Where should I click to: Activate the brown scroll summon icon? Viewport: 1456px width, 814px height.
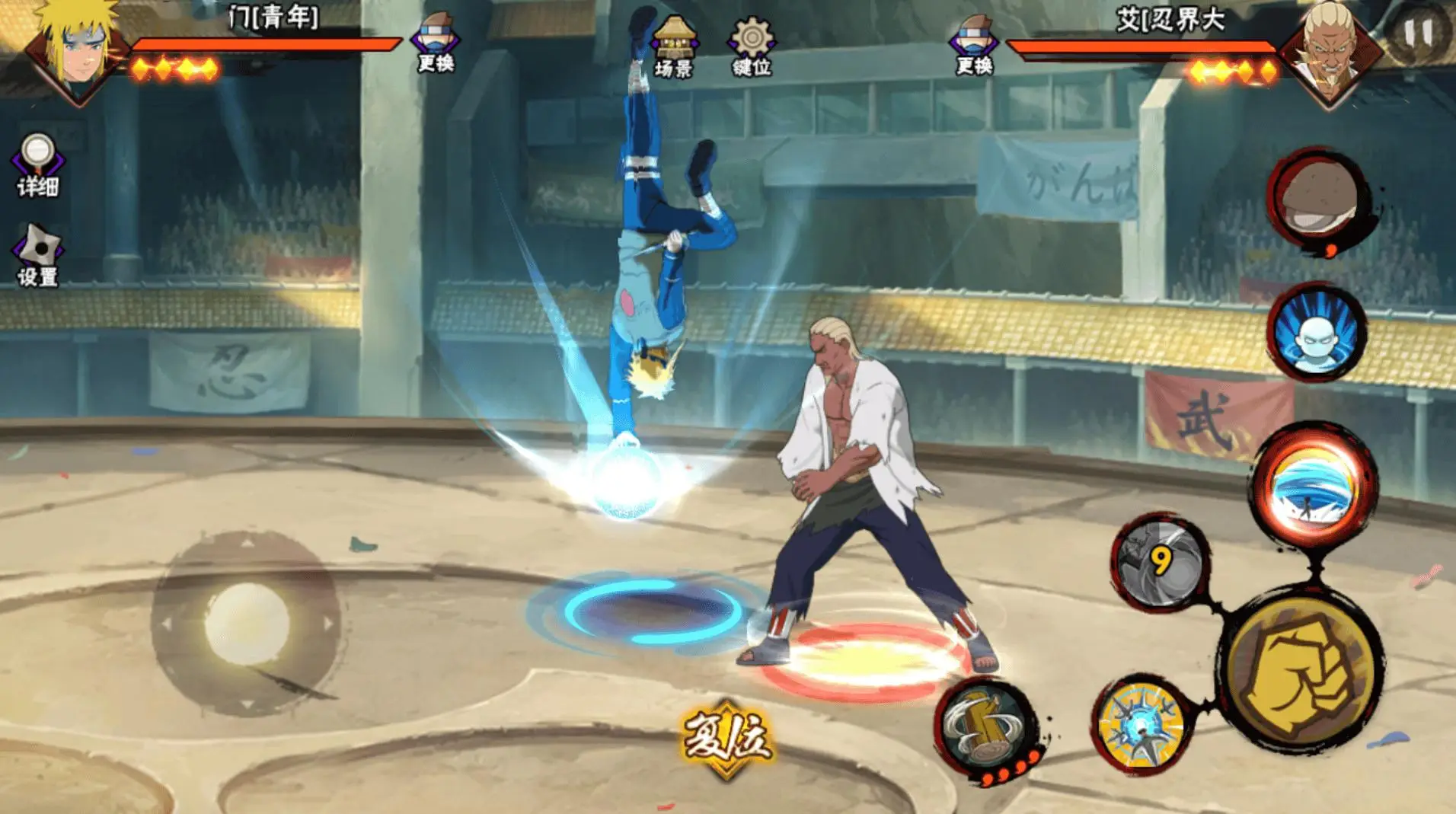pos(1318,200)
